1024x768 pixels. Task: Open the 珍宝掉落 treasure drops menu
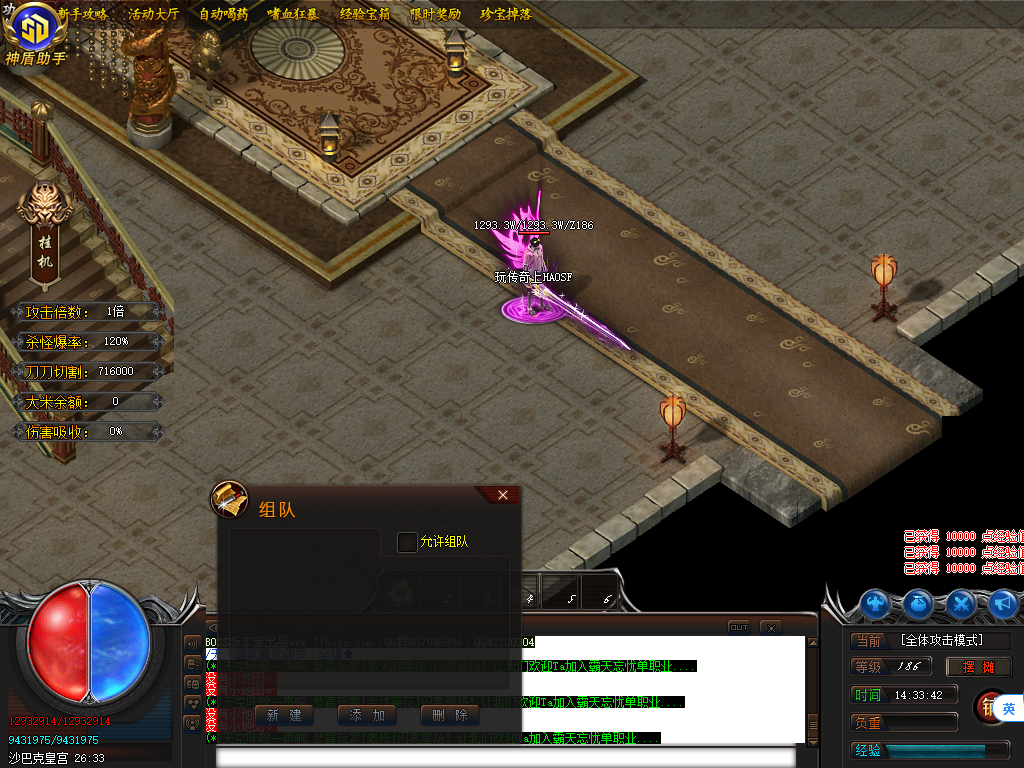click(505, 15)
